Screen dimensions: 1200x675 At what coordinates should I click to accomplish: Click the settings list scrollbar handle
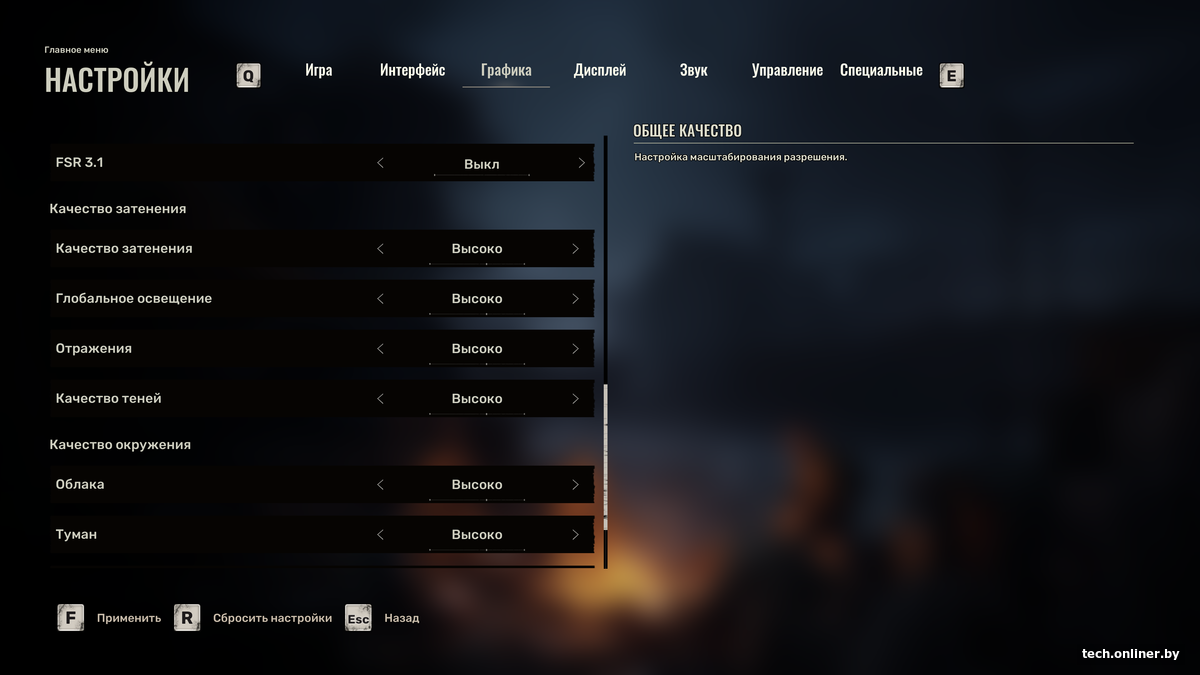605,455
